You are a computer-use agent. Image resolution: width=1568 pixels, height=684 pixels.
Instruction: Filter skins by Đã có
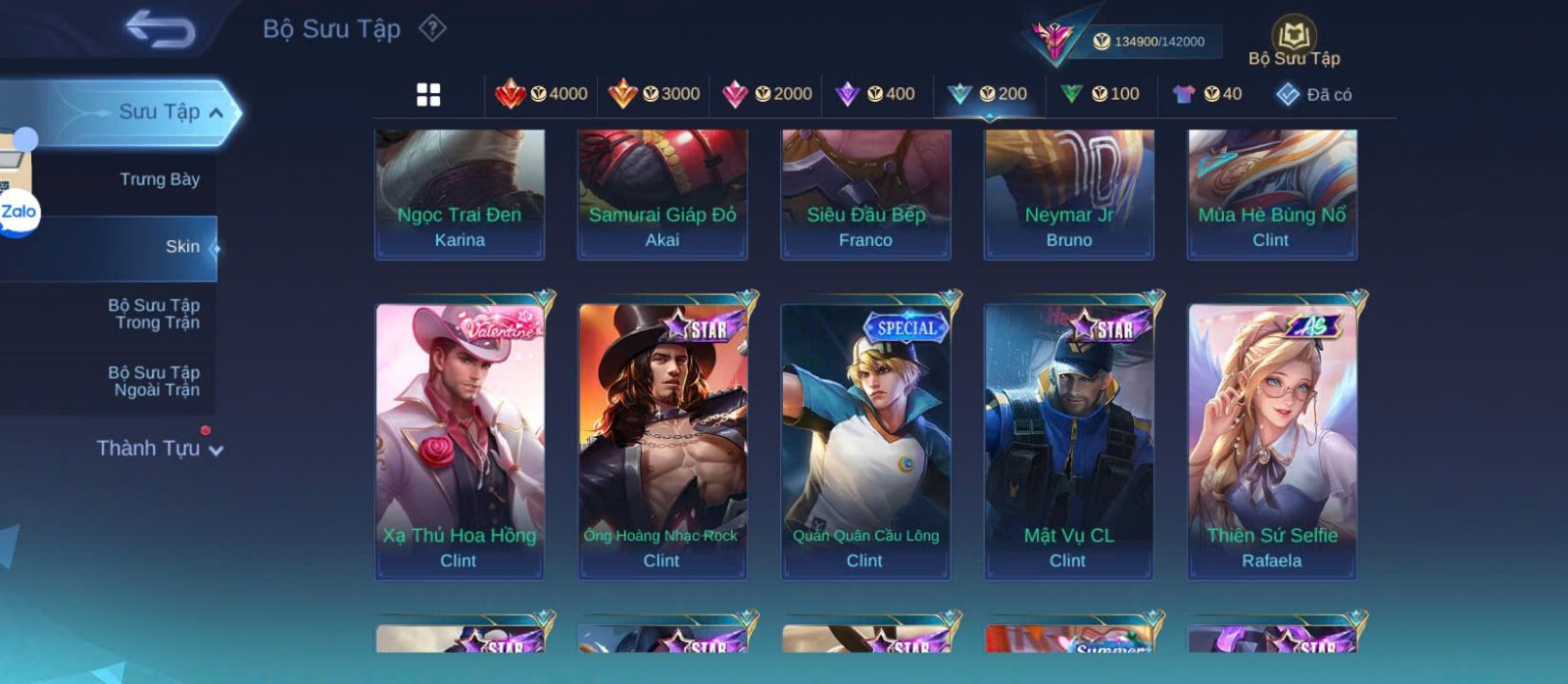tap(1313, 94)
